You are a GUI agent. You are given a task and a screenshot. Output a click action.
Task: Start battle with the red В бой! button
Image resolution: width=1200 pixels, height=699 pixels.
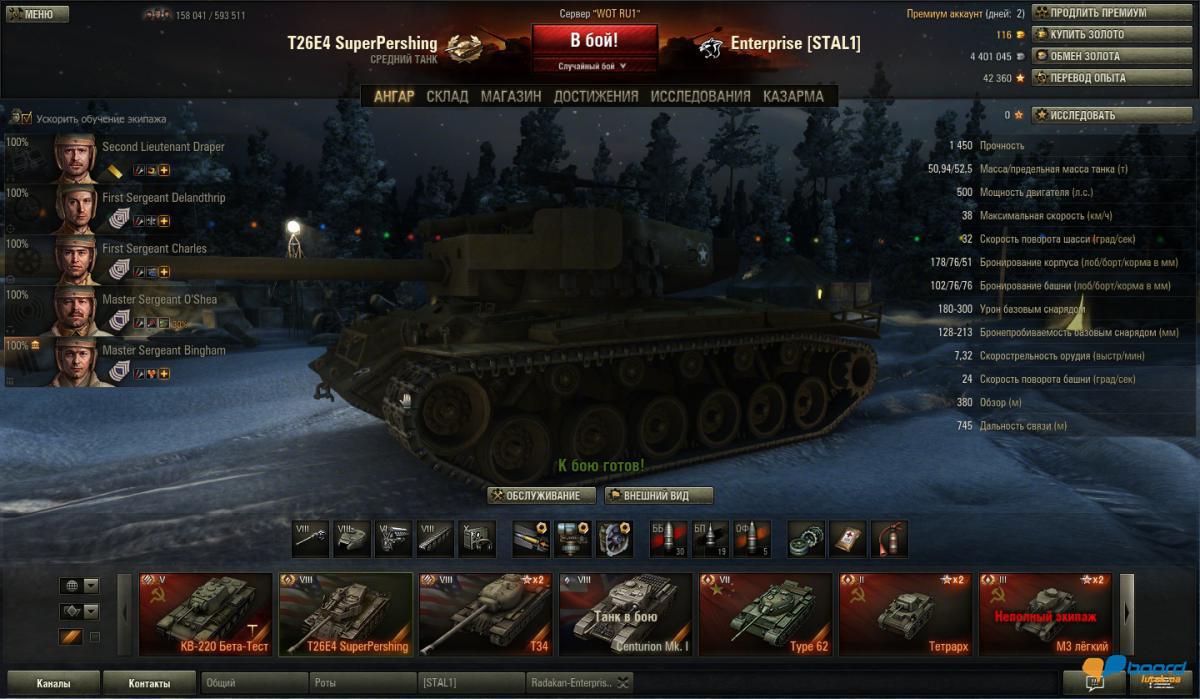tap(594, 41)
